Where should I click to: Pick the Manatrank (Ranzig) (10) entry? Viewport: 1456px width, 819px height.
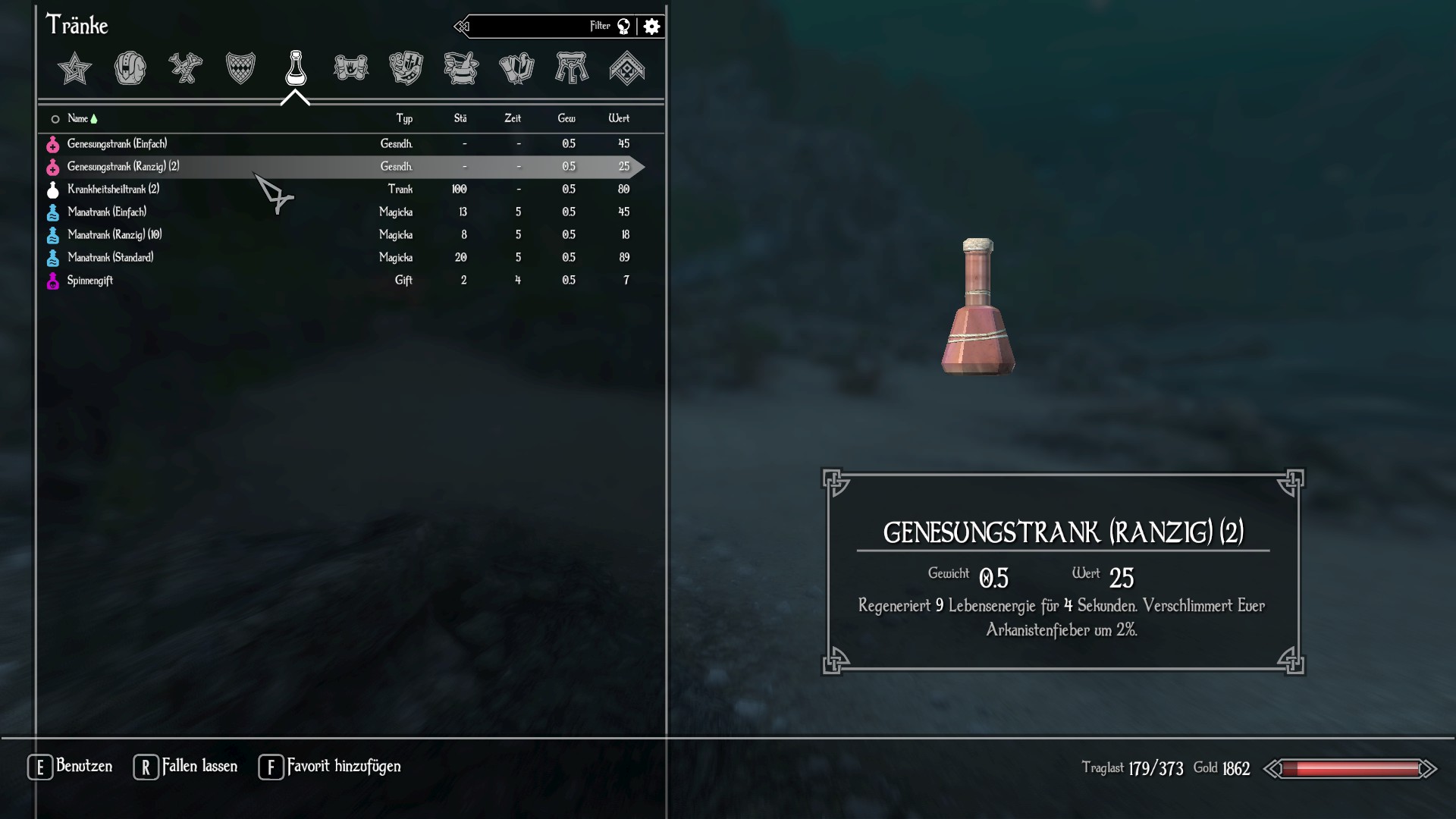pos(115,235)
